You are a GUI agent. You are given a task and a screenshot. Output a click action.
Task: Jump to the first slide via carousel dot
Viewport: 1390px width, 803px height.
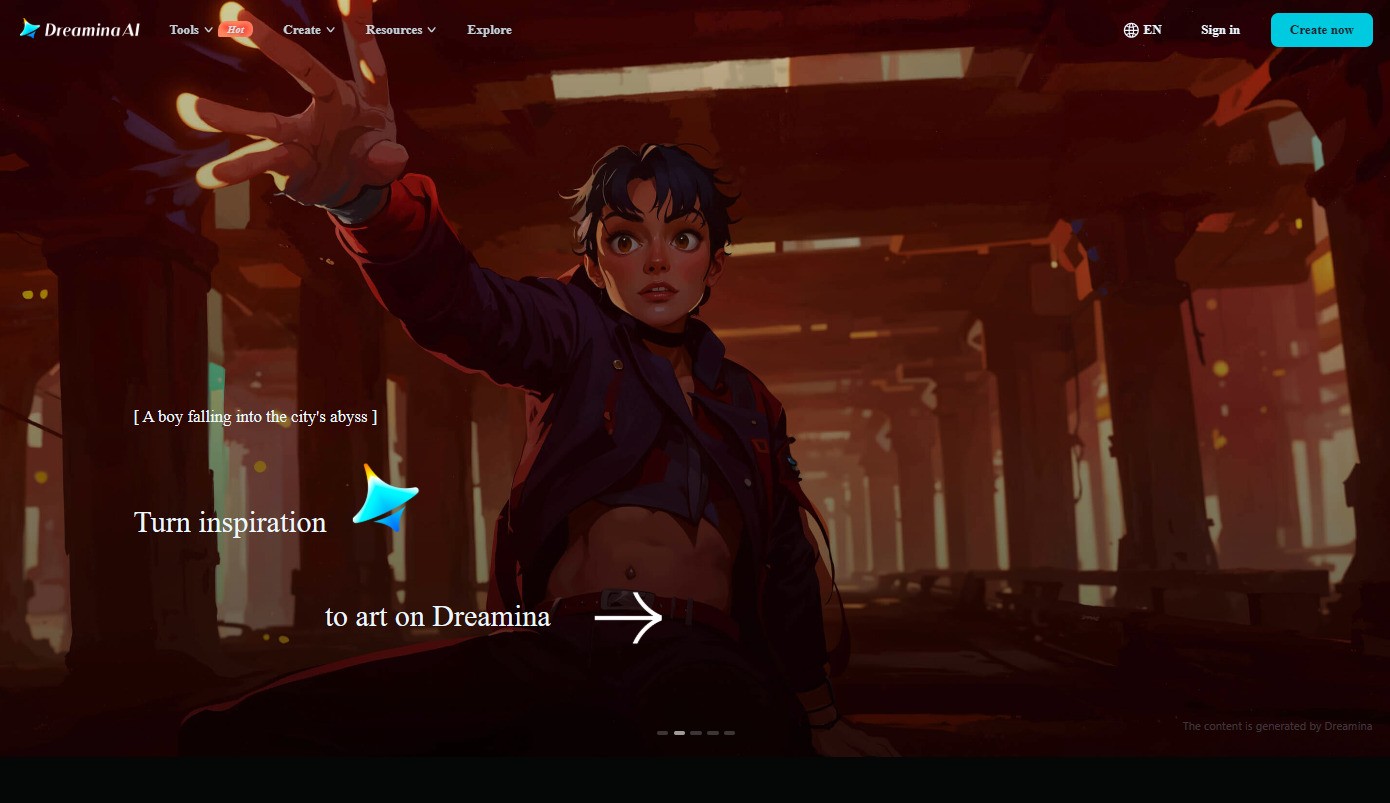point(662,732)
